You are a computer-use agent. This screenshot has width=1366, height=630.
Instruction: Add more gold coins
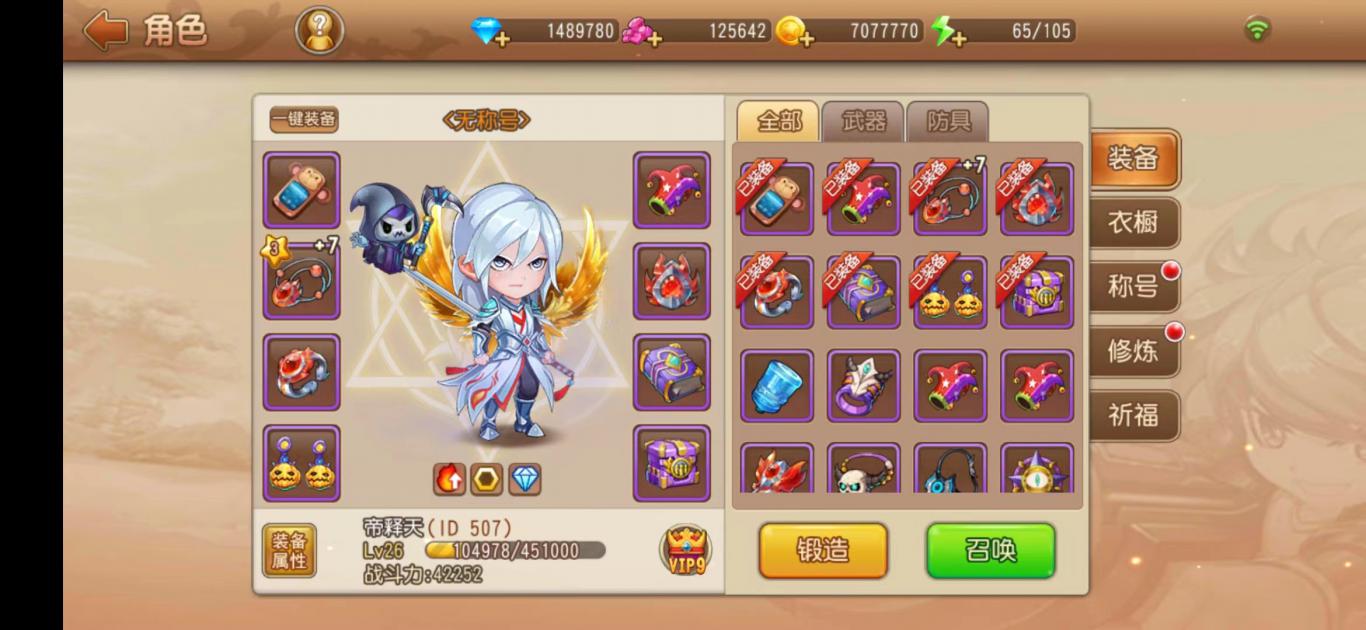(x=796, y=33)
